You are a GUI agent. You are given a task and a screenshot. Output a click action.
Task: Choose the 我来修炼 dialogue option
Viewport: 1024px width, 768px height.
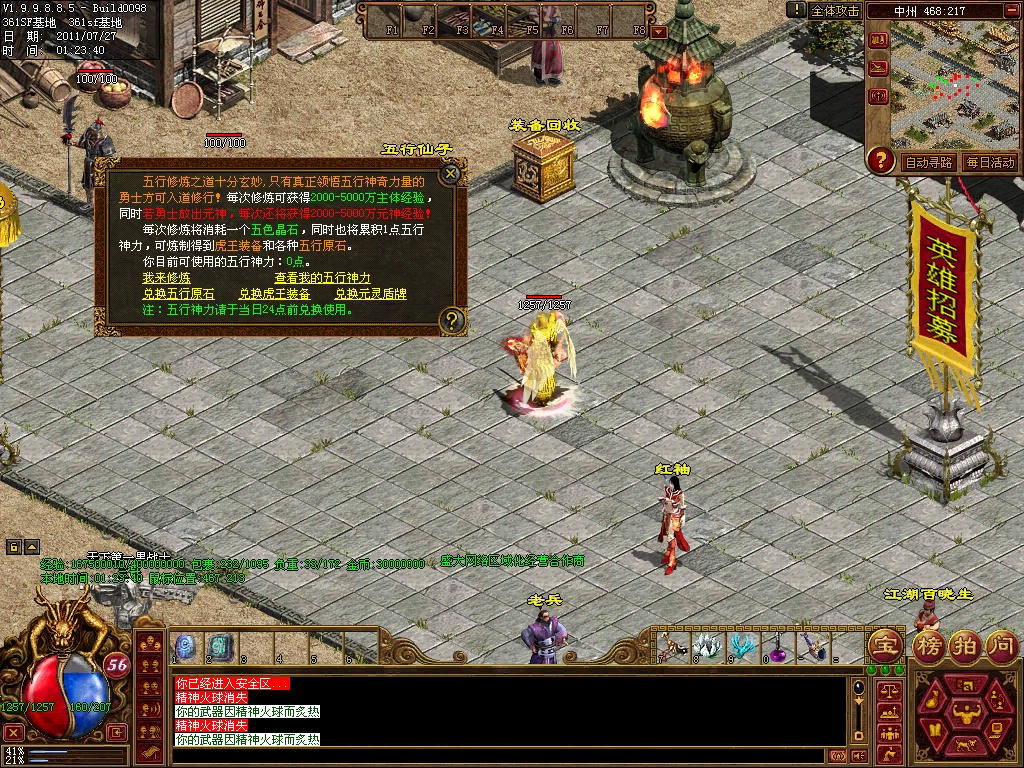(166, 278)
